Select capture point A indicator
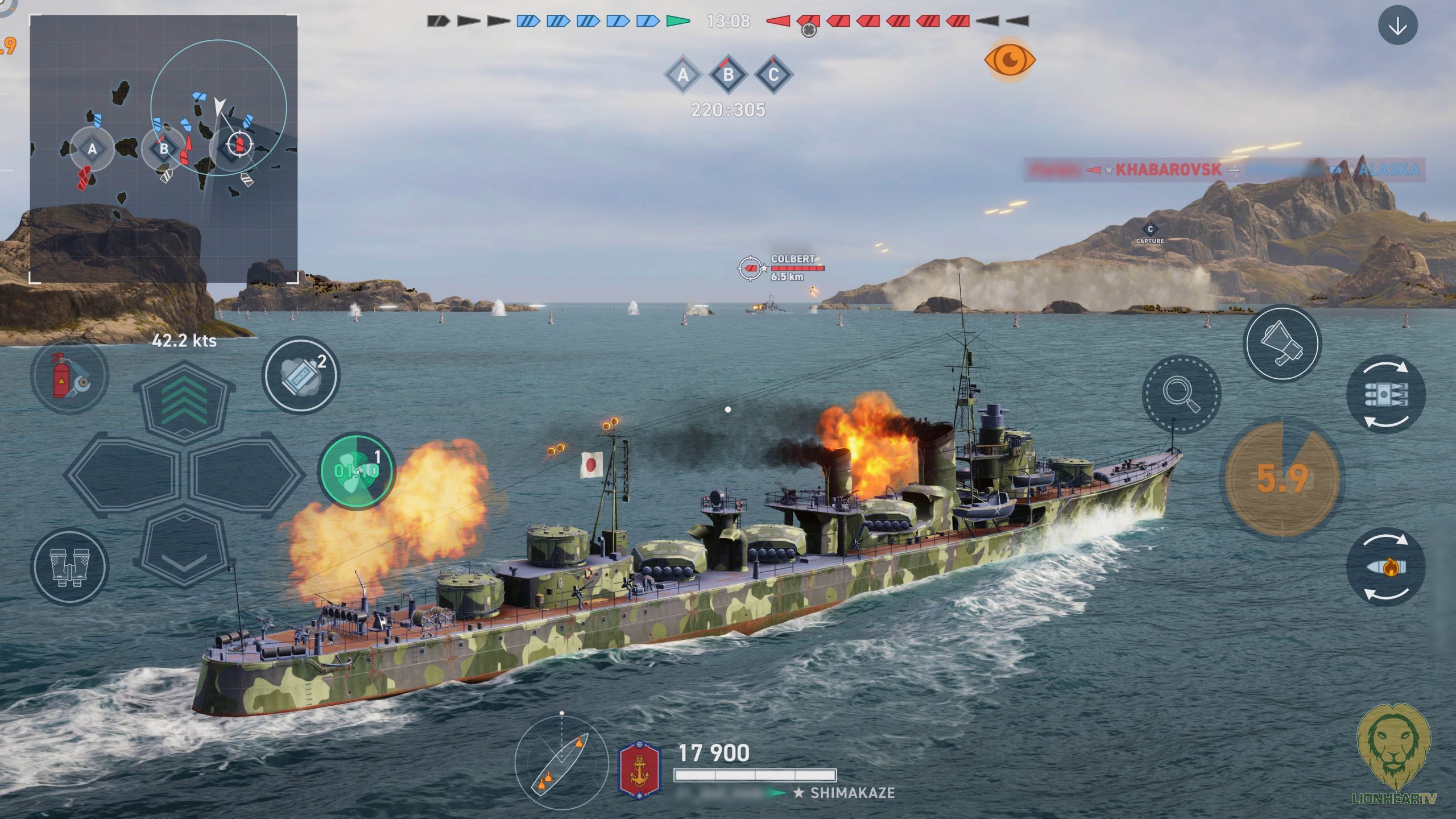 coord(683,75)
